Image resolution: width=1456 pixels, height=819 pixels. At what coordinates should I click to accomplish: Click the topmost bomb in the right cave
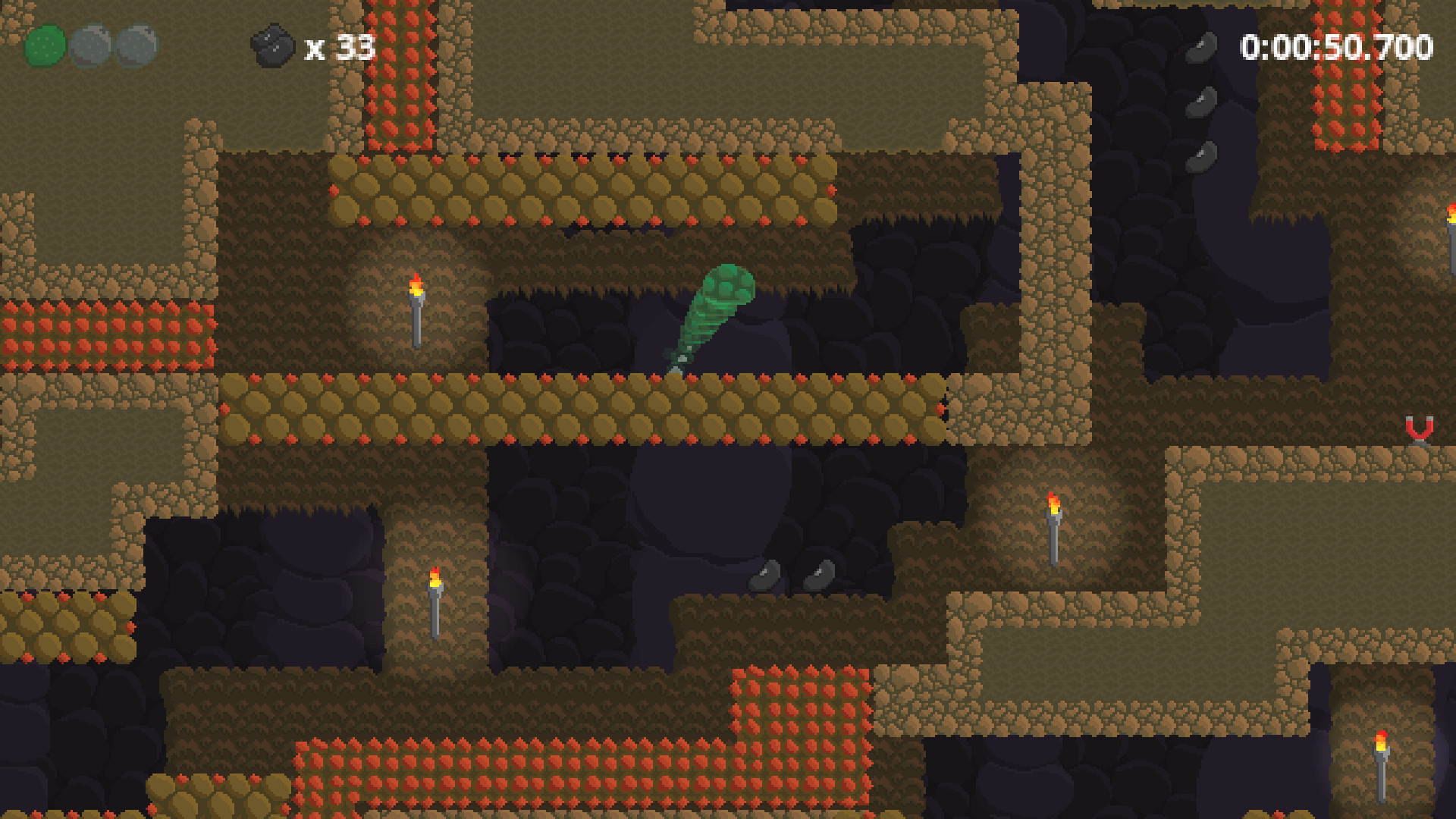pos(1202,45)
